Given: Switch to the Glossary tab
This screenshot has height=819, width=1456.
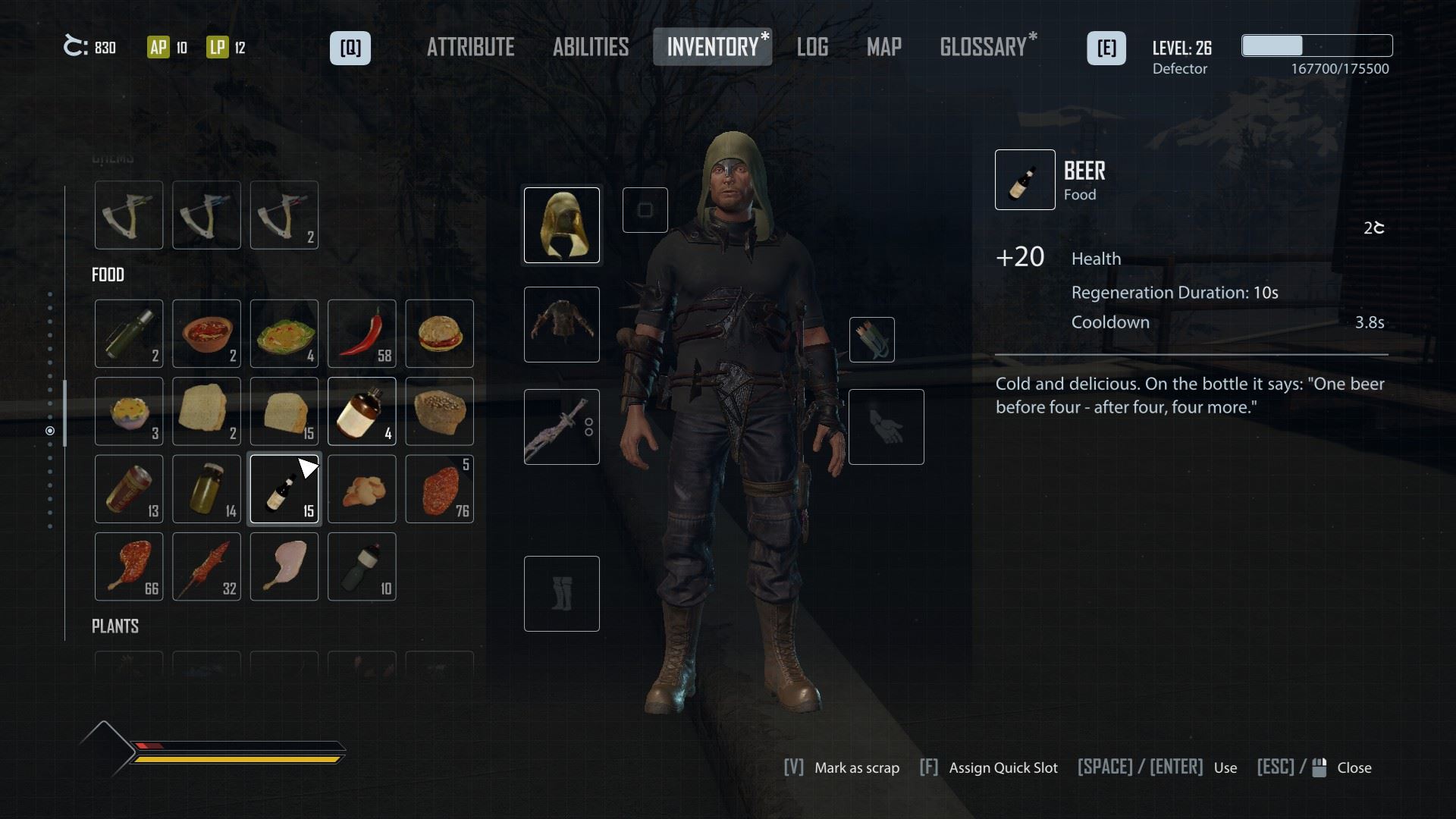Looking at the screenshot, I should pos(984,47).
